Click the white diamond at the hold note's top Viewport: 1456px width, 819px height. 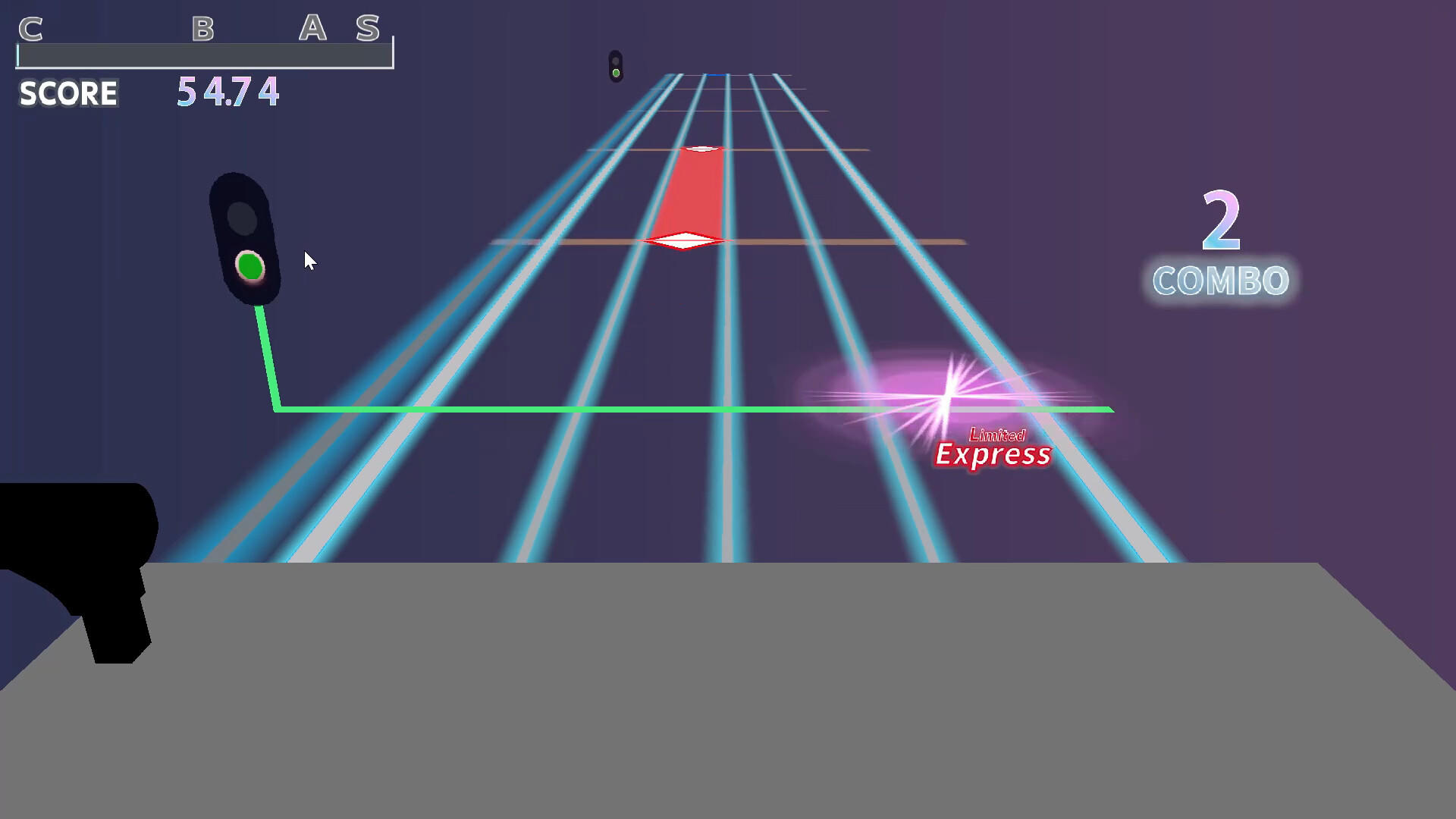(x=699, y=149)
